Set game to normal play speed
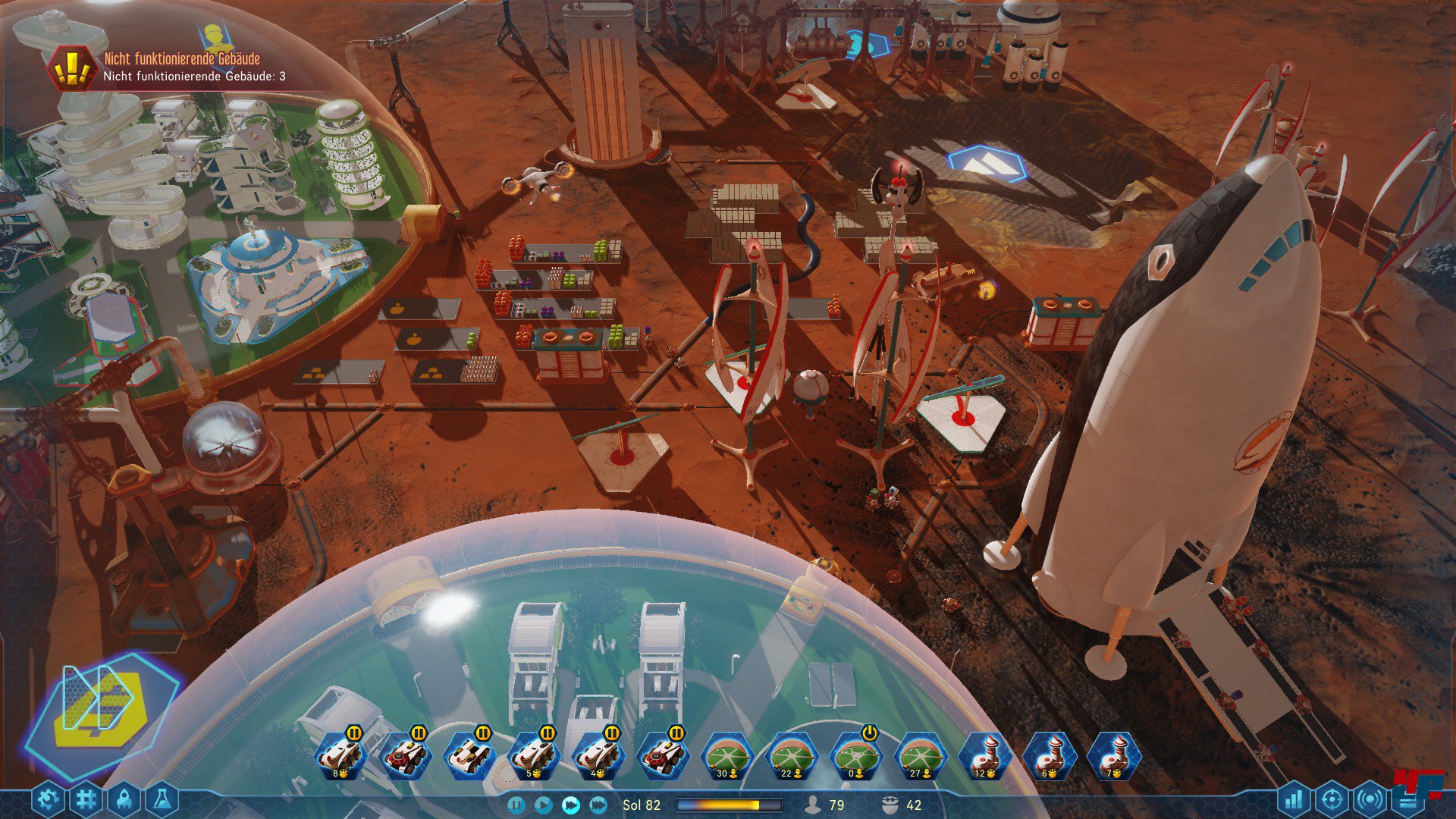The height and width of the screenshot is (819, 1456). pyautogui.click(x=543, y=805)
